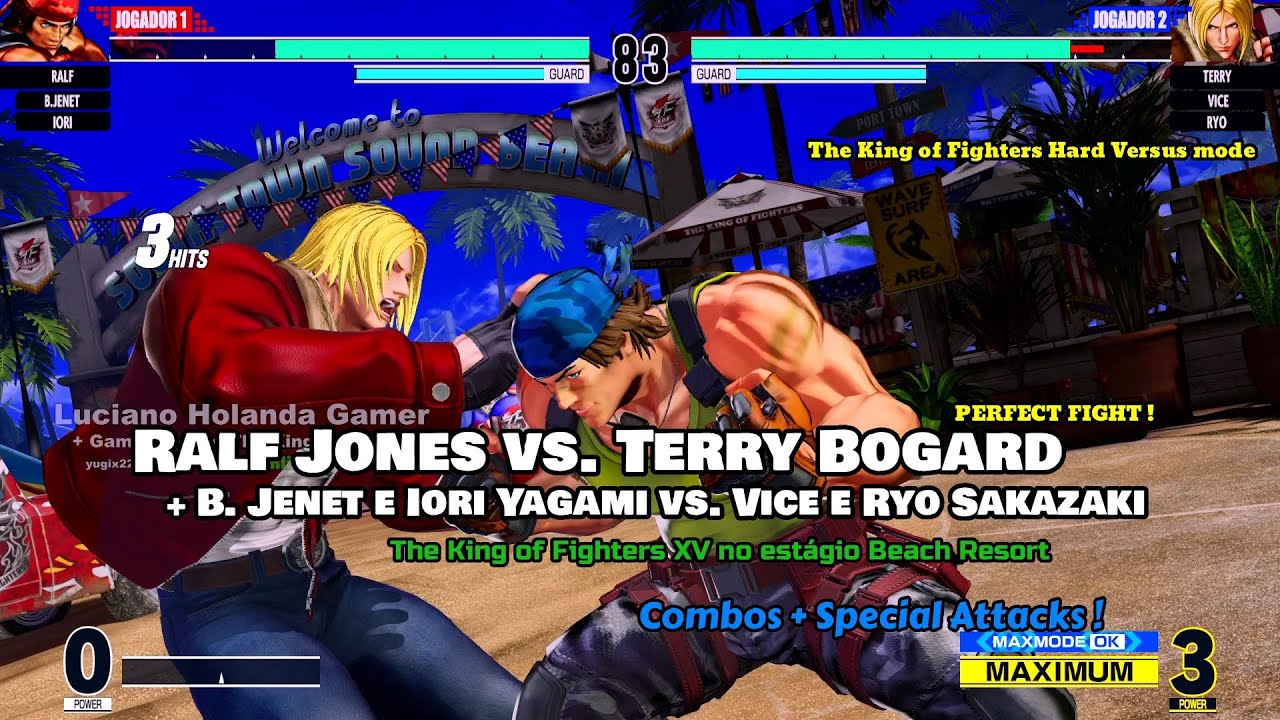Choose the IORI team roster label
The height and width of the screenshot is (720, 1280).
pos(62,122)
